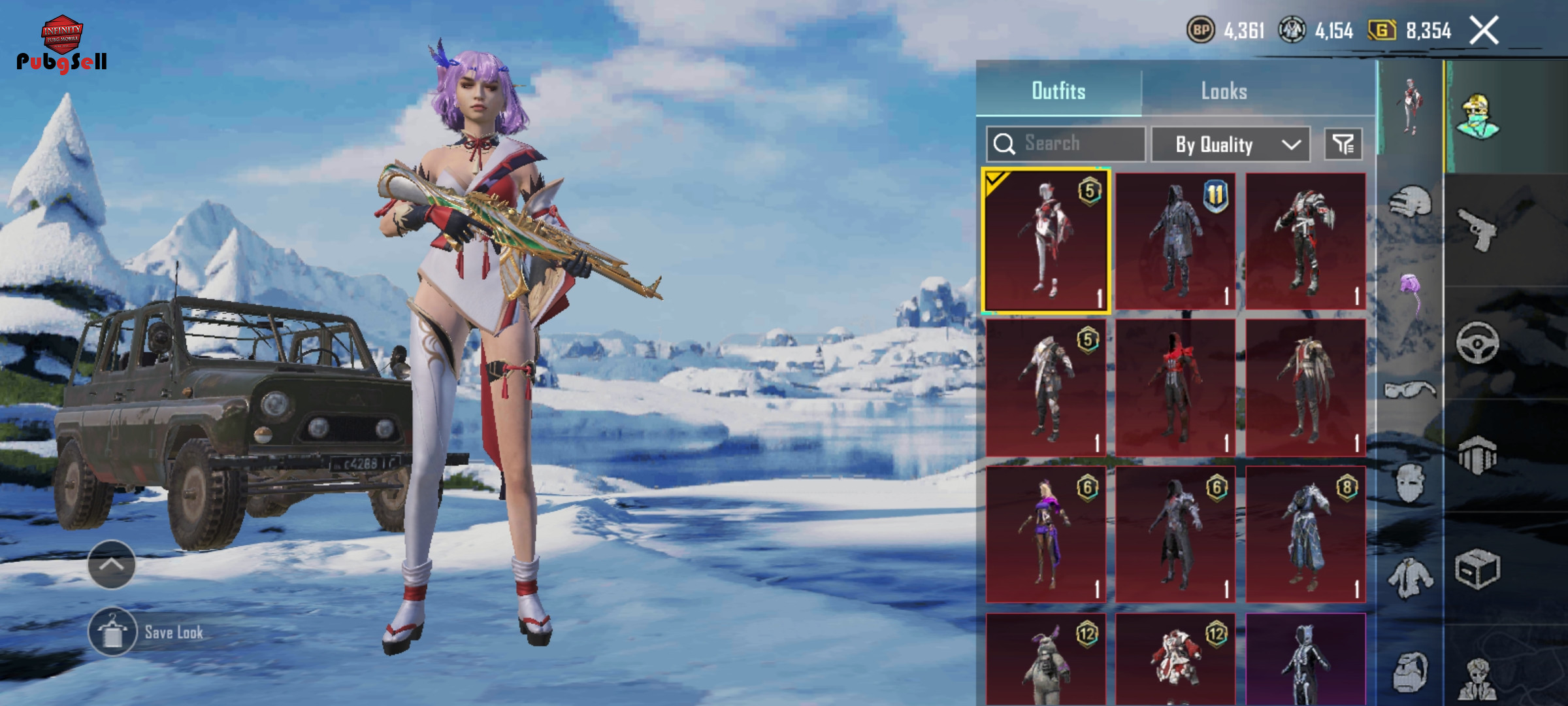Image resolution: width=1568 pixels, height=706 pixels.
Task: Open the glasses accessory category
Action: pyautogui.click(x=1411, y=390)
